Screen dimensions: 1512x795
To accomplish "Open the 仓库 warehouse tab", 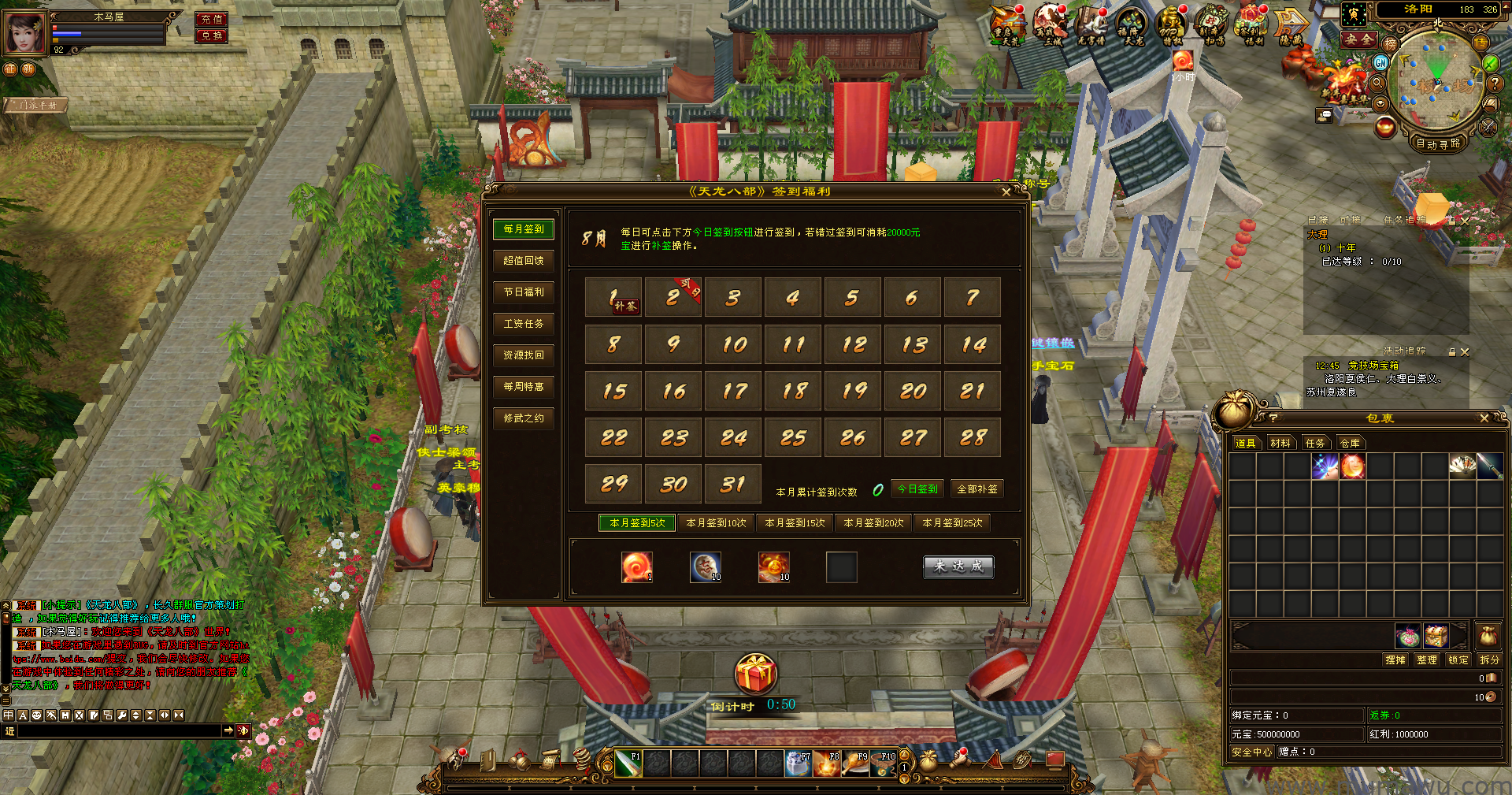I will point(1350,444).
